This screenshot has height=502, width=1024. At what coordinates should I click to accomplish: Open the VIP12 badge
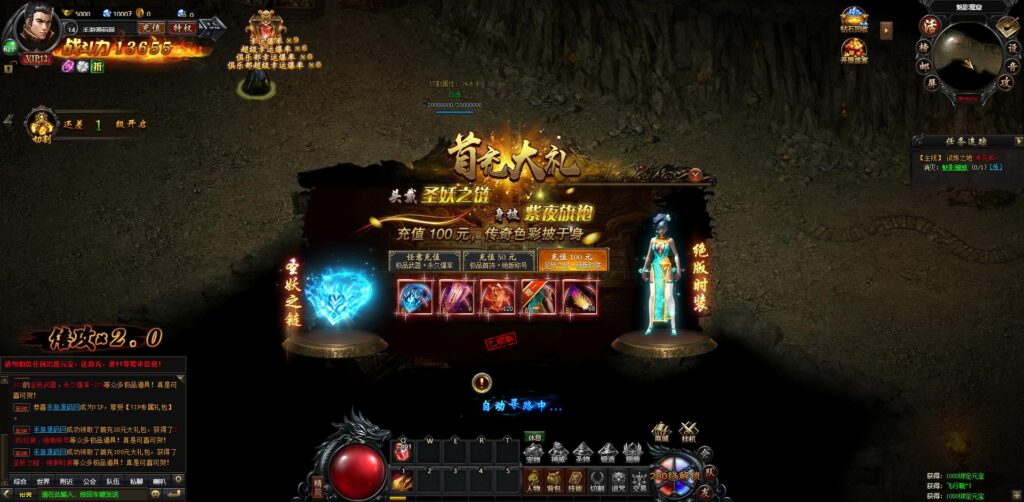37,59
